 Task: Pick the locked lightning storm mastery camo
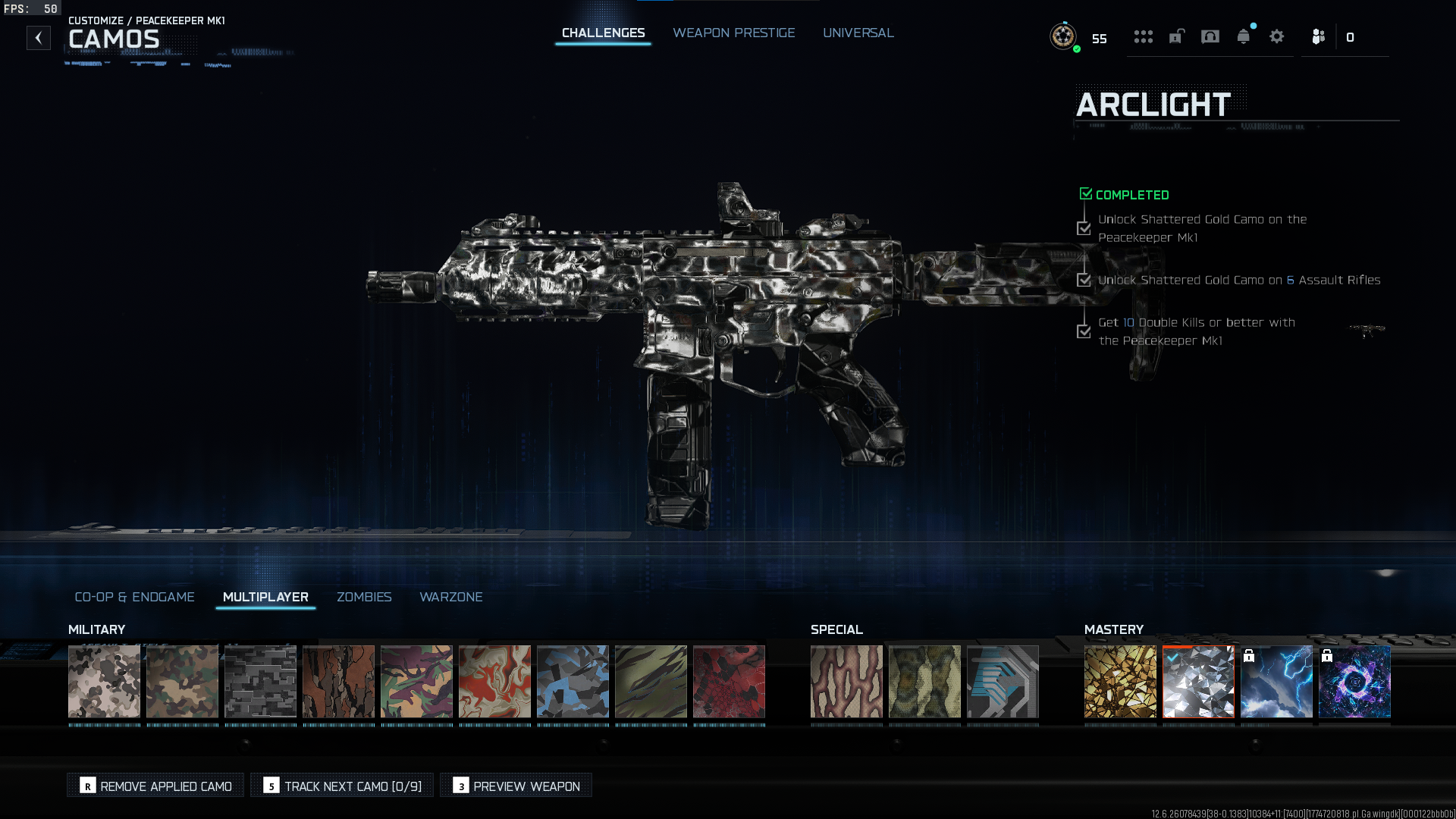(1276, 681)
